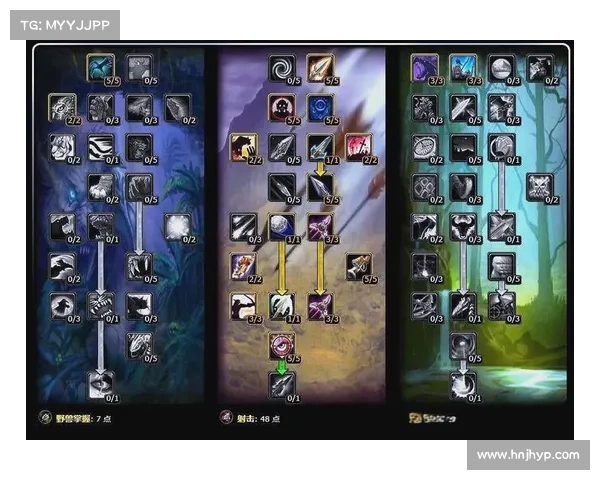Click the 0/1 talent under the green arrow

282,384
